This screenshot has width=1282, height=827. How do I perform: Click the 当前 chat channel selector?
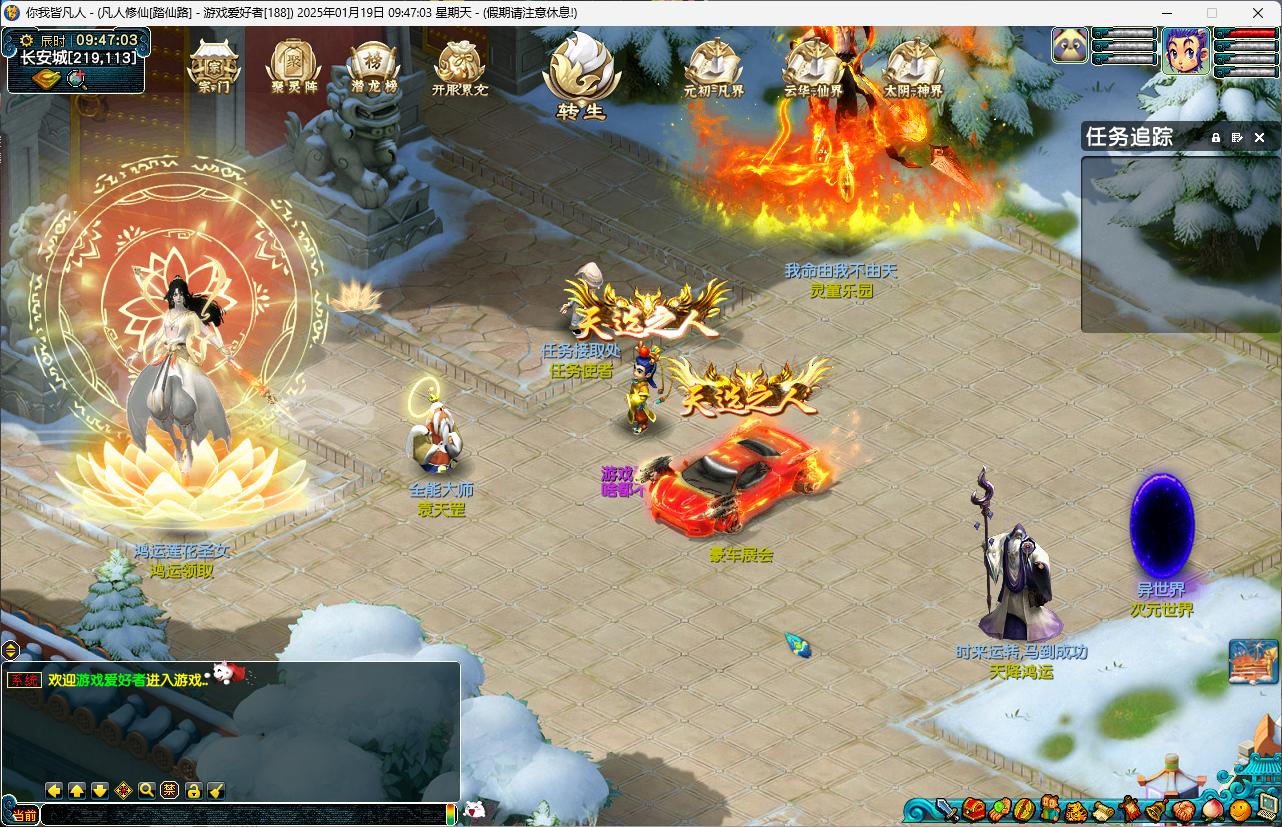24,815
